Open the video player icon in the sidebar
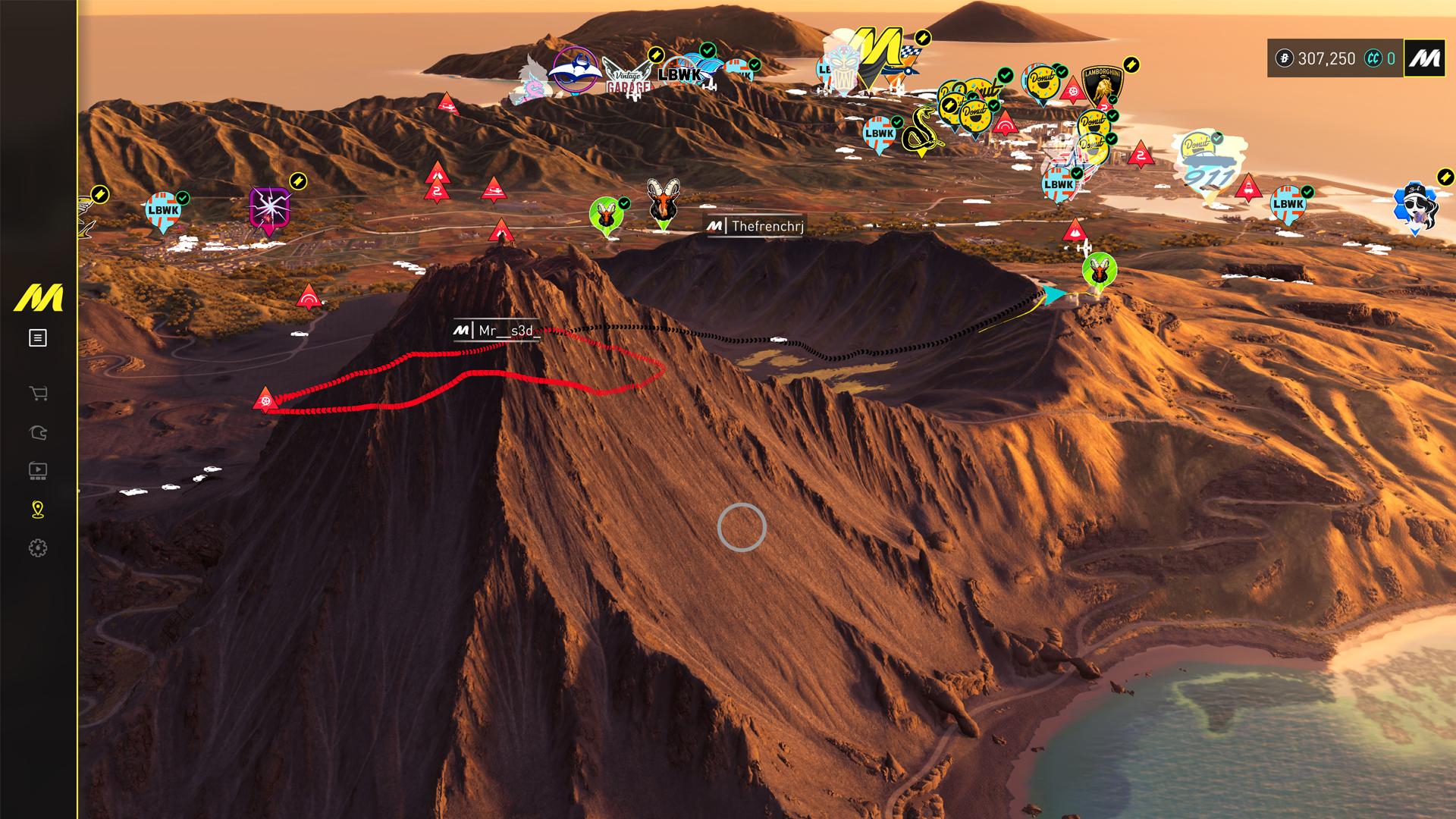Image resolution: width=1456 pixels, height=819 pixels. (38, 471)
